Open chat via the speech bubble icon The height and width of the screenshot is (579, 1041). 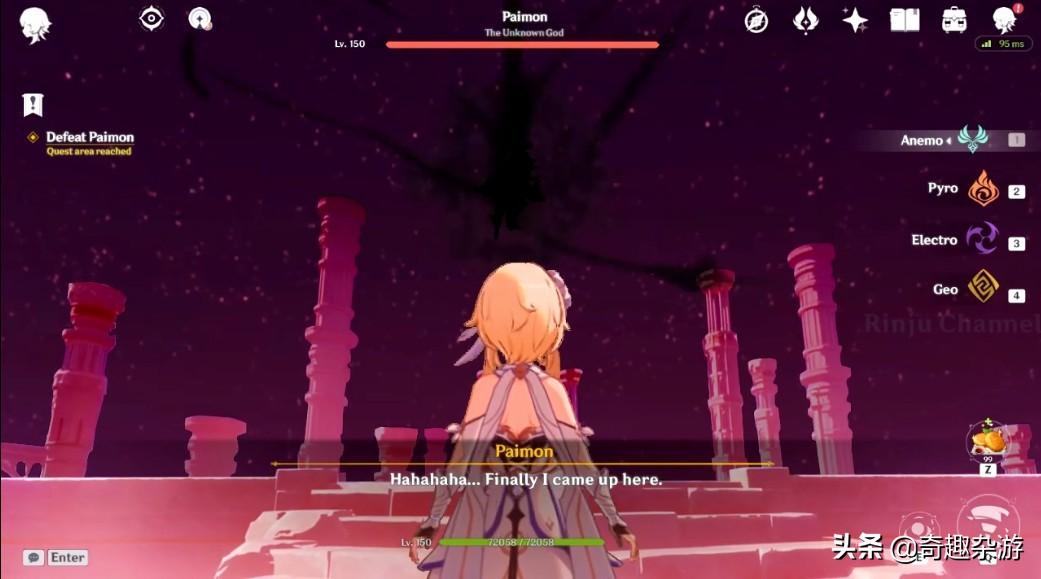point(34,557)
